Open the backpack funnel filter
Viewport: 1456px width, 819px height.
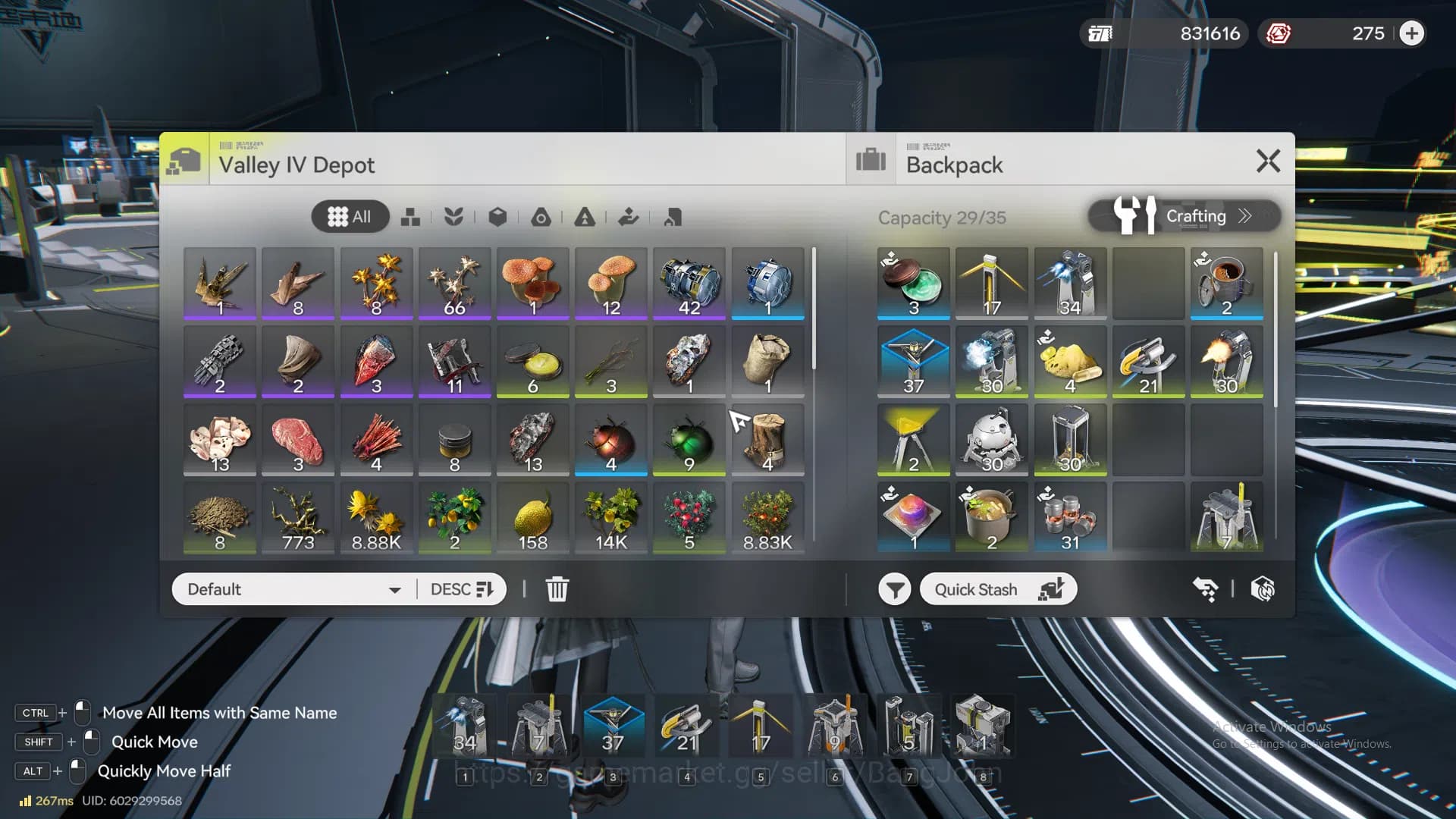(894, 589)
